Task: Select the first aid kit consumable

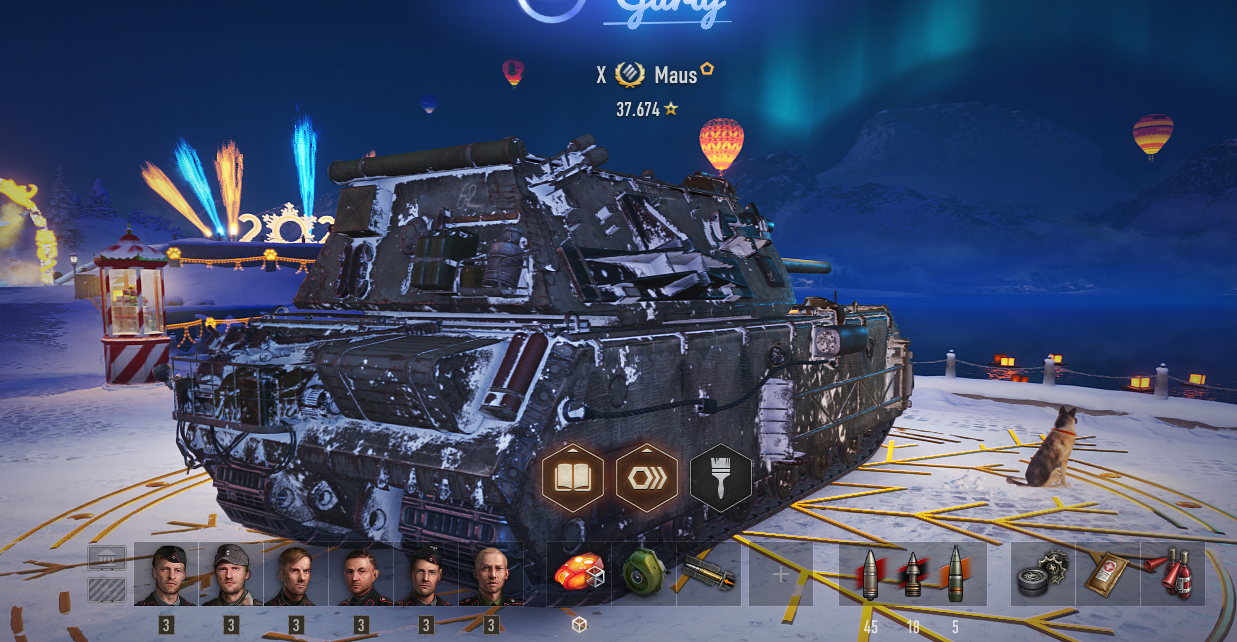Action: pyautogui.click(x=1107, y=575)
